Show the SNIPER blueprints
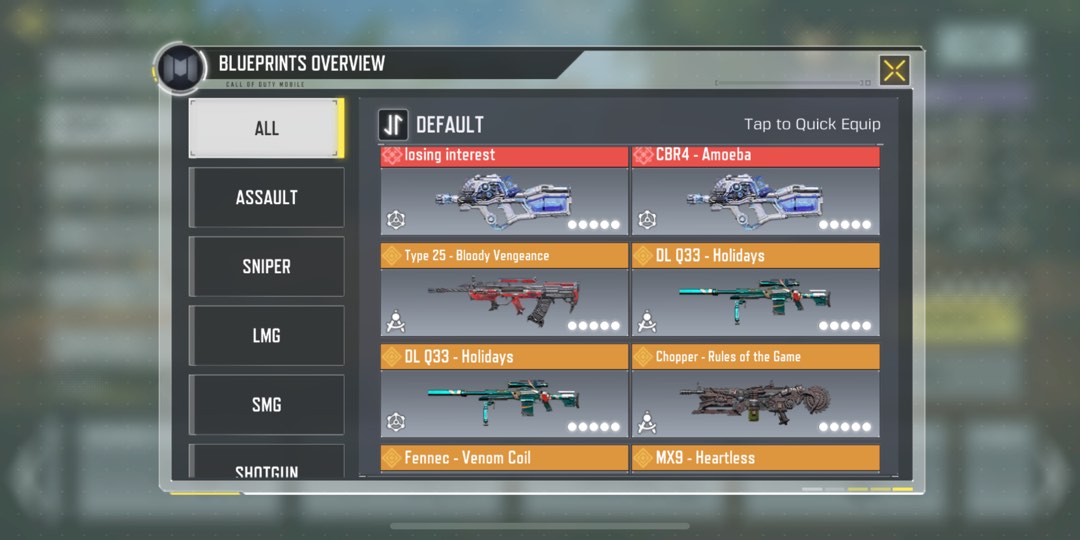 point(266,266)
